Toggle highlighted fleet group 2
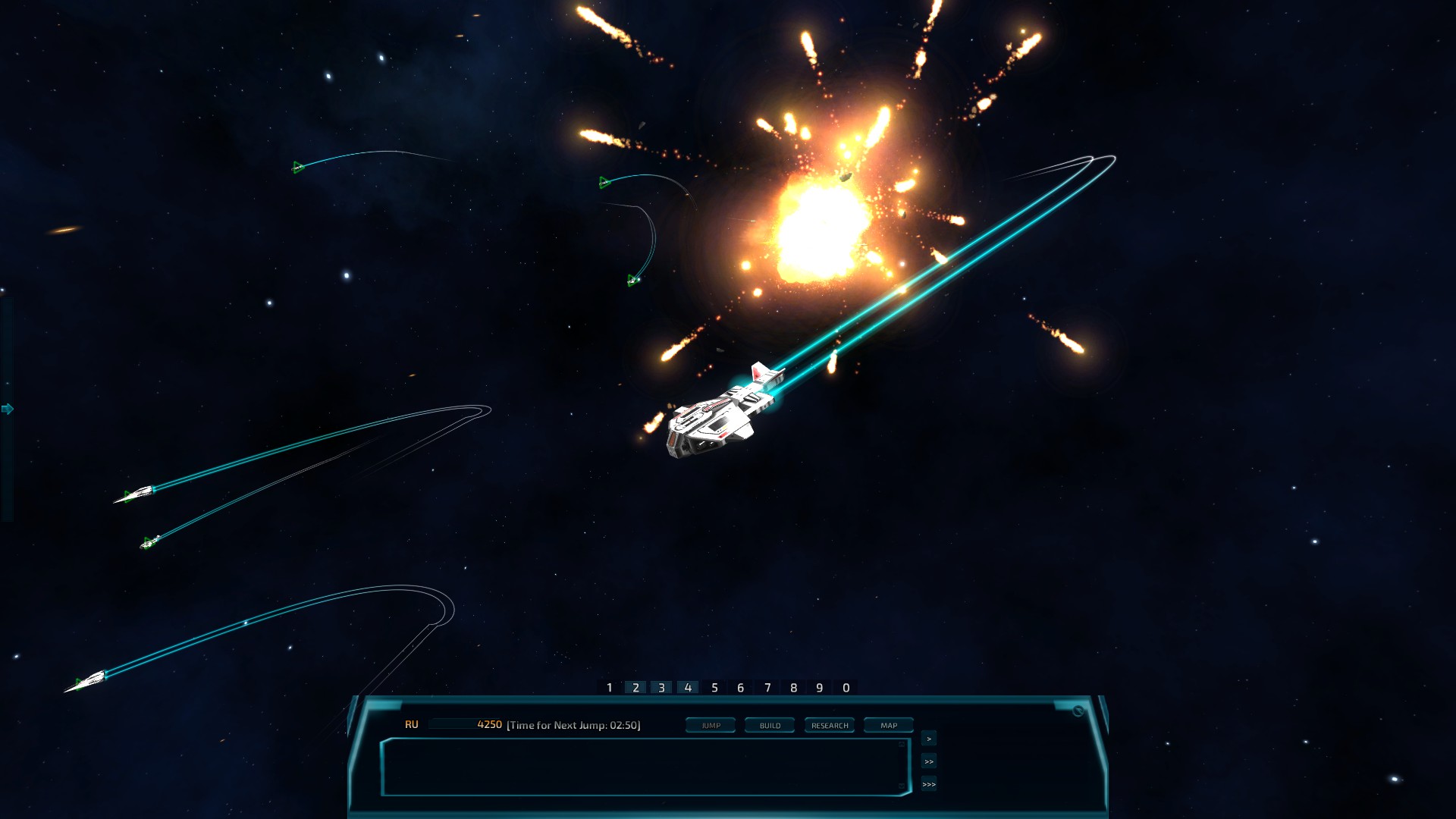1456x819 pixels. coord(635,689)
